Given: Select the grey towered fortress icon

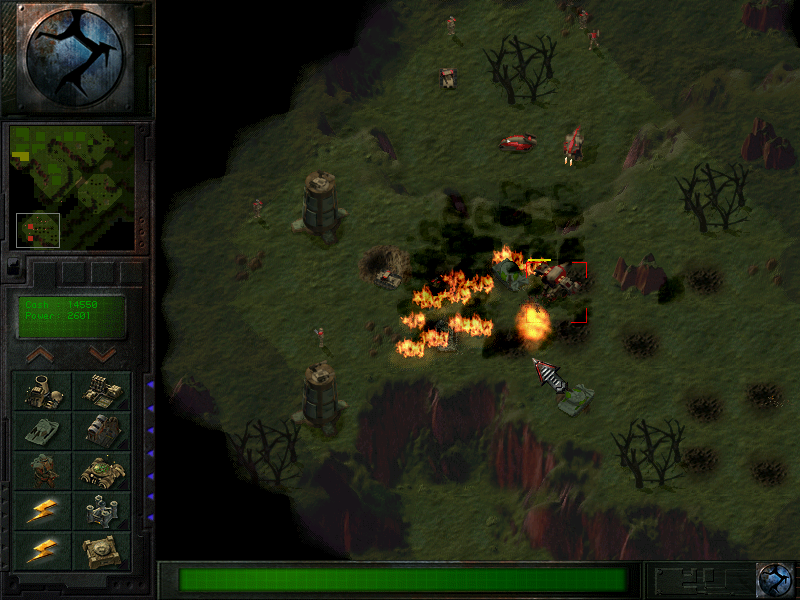Looking at the screenshot, I should coord(102,511).
